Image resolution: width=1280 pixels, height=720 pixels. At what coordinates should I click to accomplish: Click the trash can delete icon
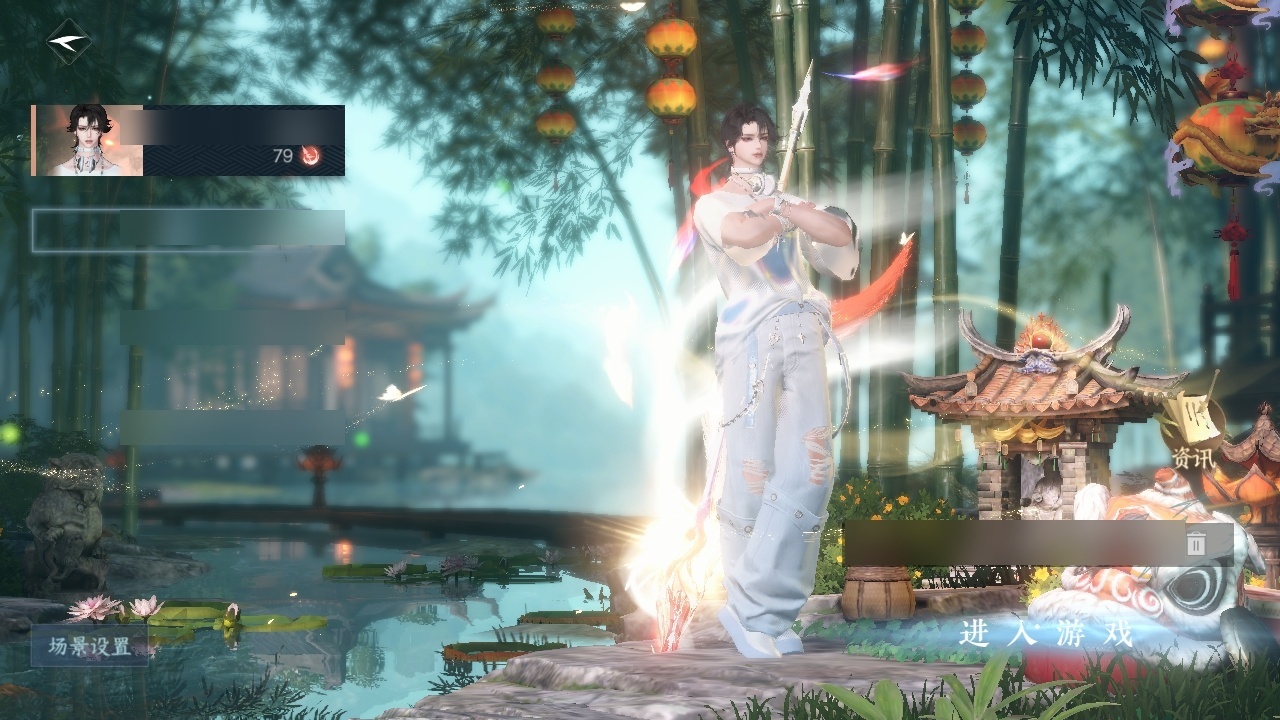click(x=1196, y=543)
